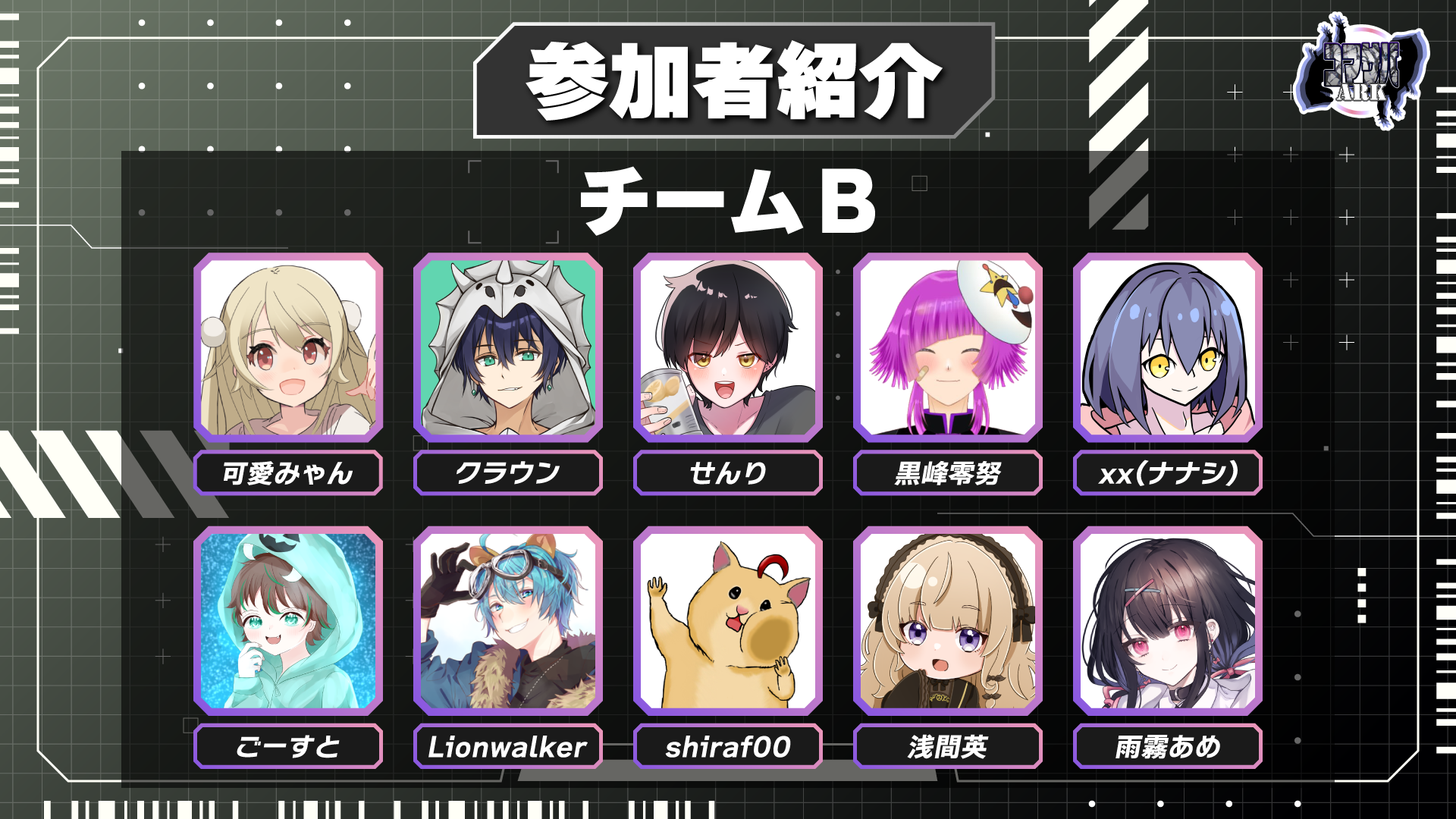This screenshot has width=1456, height=819.
Task: Click the ARK event logo
Action: (1361, 72)
